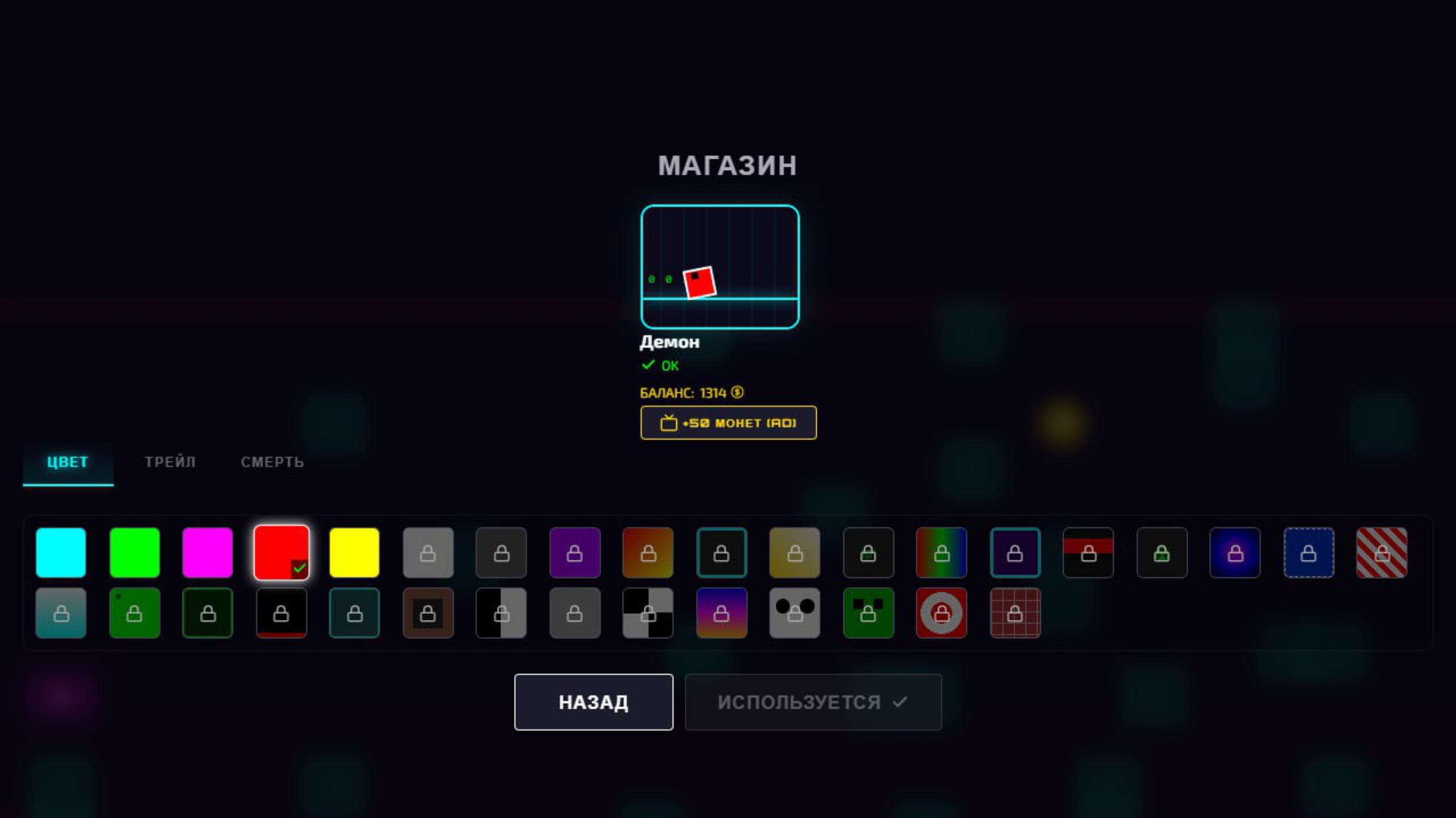
Task: Unlock the dashed blue border skin
Action: click(1309, 552)
